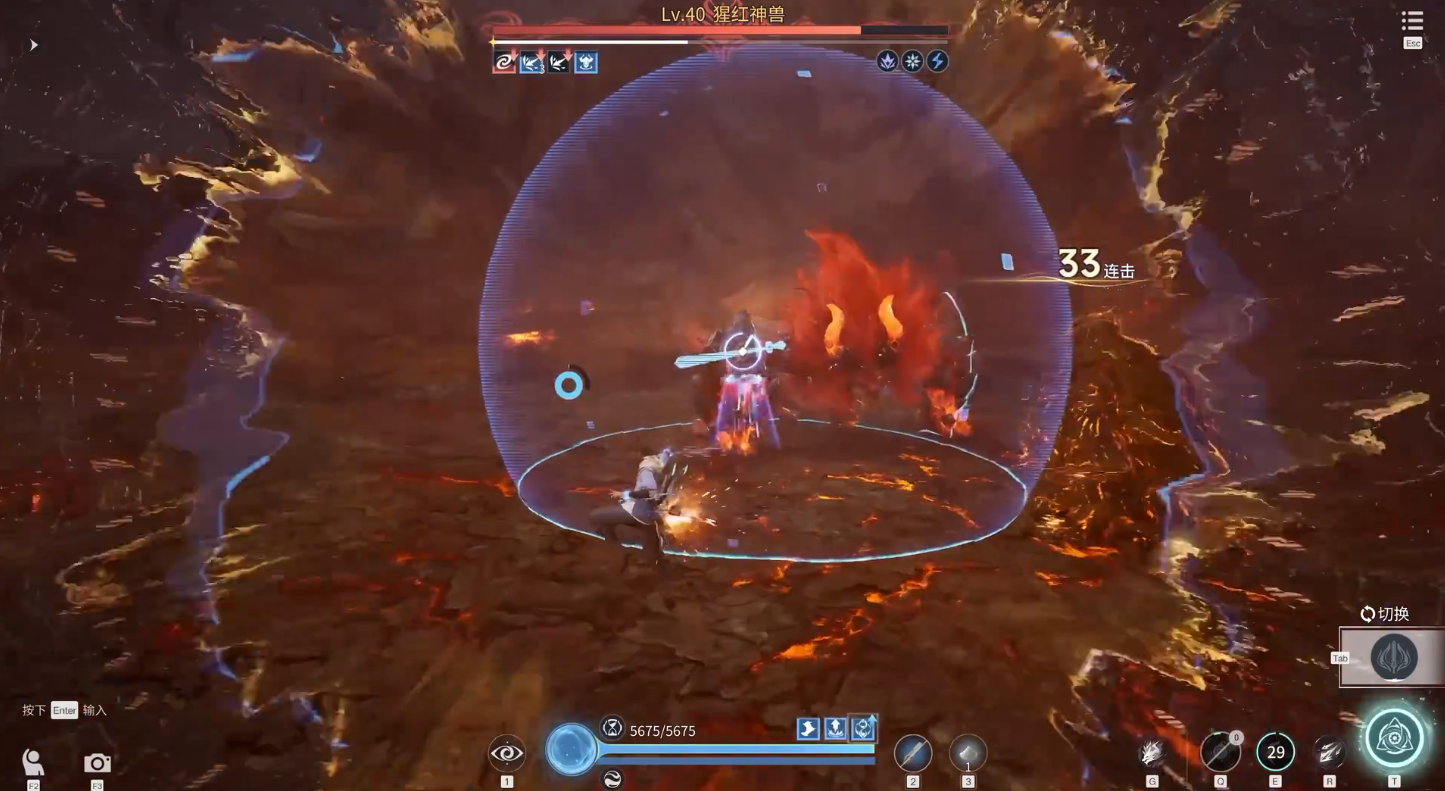
Task: Expand the small arrow panel toggle
Action: coord(34,45)
